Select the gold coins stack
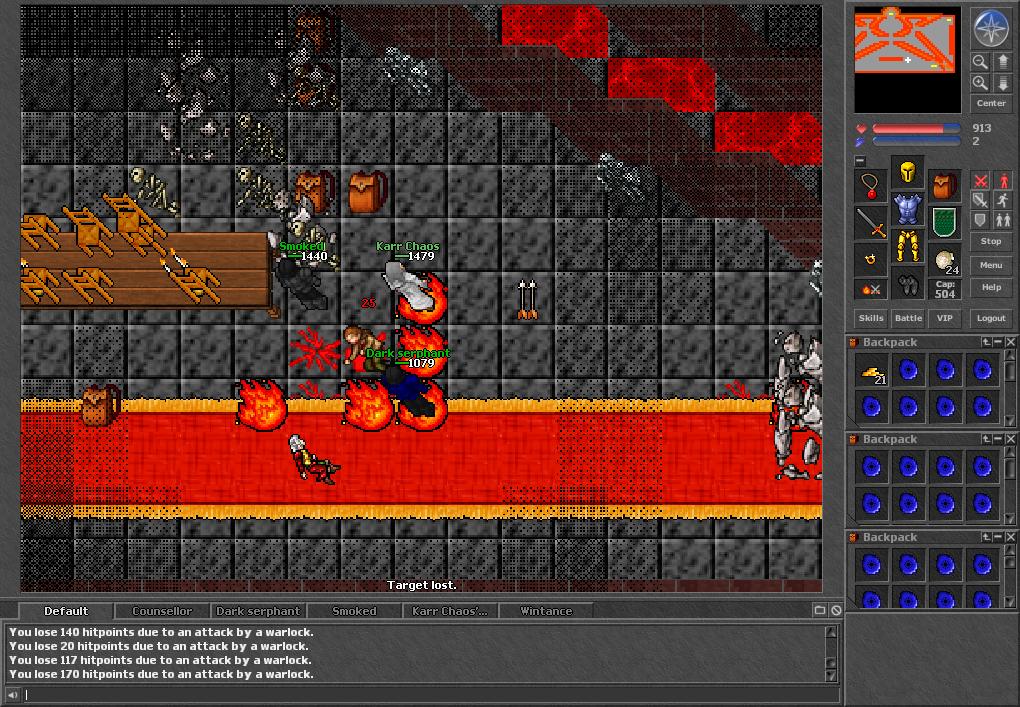The image size is (1020, 707). (872, 372)
